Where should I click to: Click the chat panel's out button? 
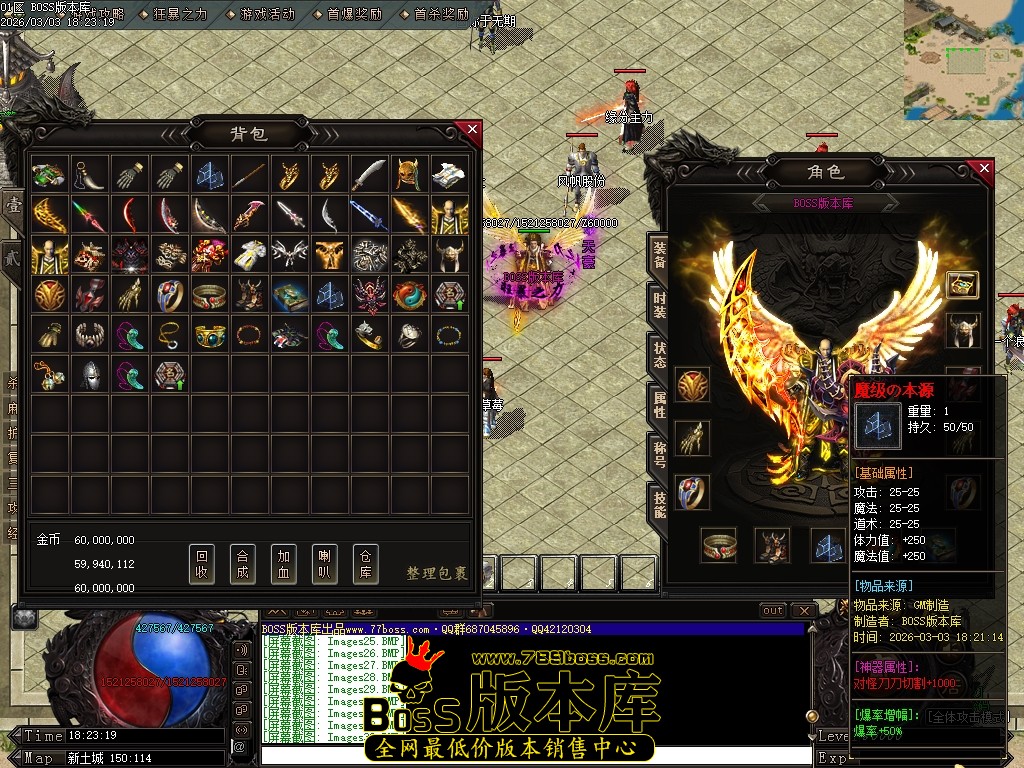point(773,610)
